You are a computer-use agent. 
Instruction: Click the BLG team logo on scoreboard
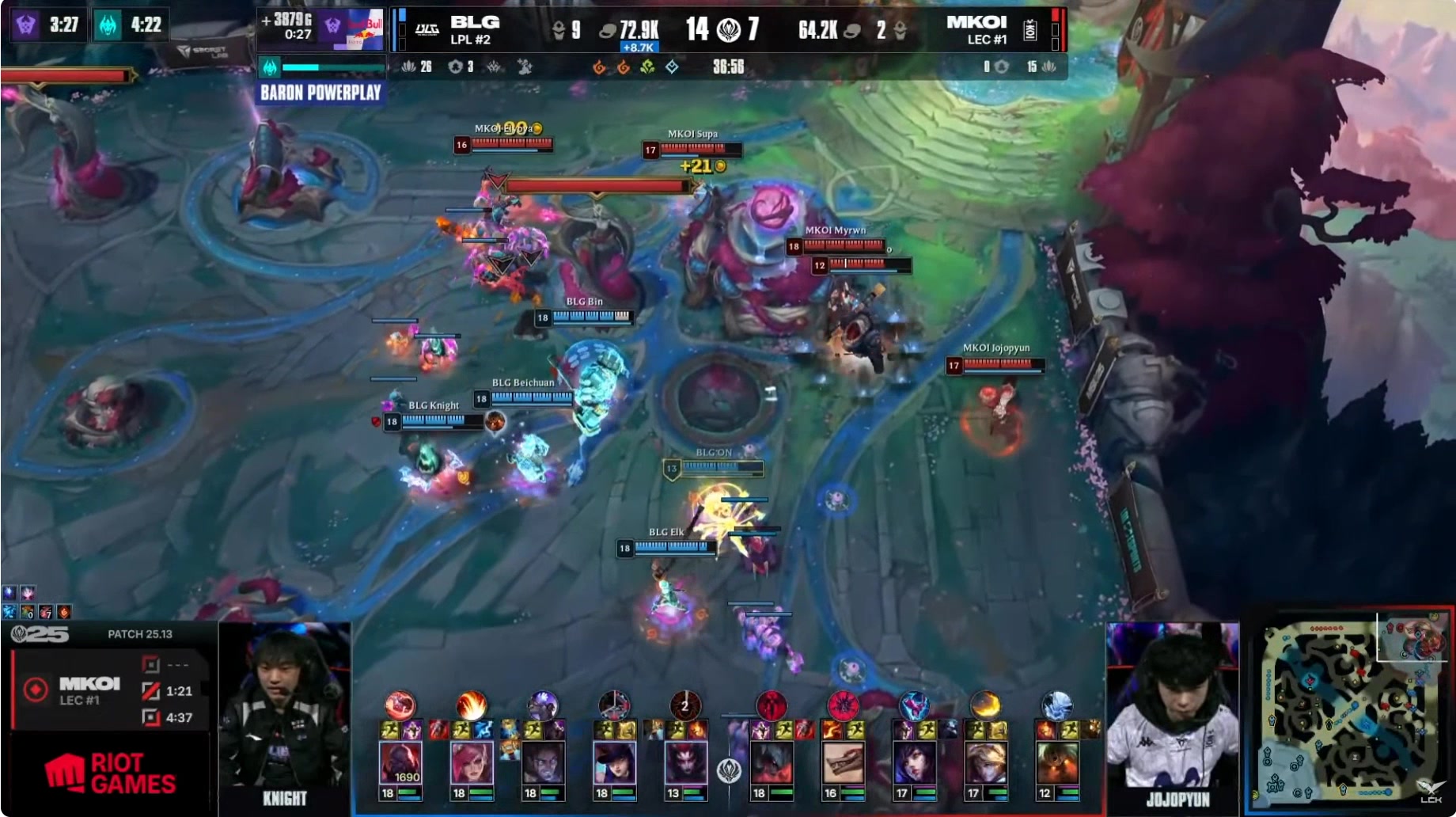click(427, 30)
